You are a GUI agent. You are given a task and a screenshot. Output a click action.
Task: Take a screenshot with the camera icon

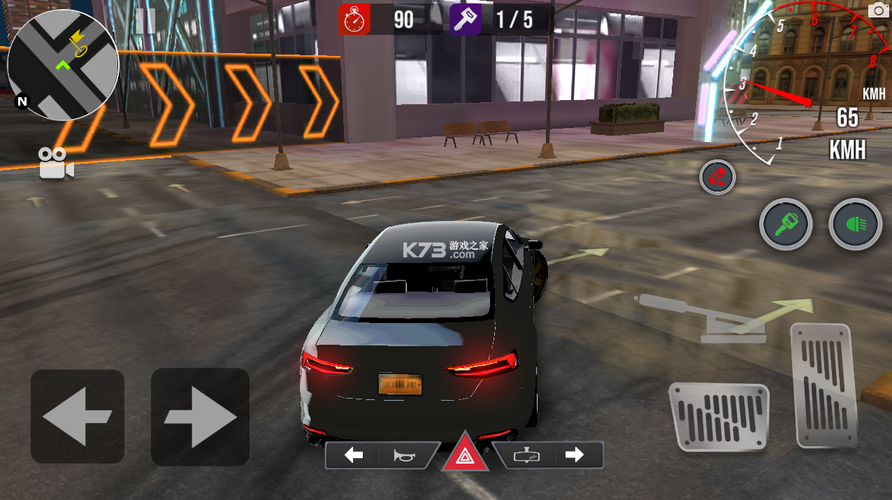[877, 14]
